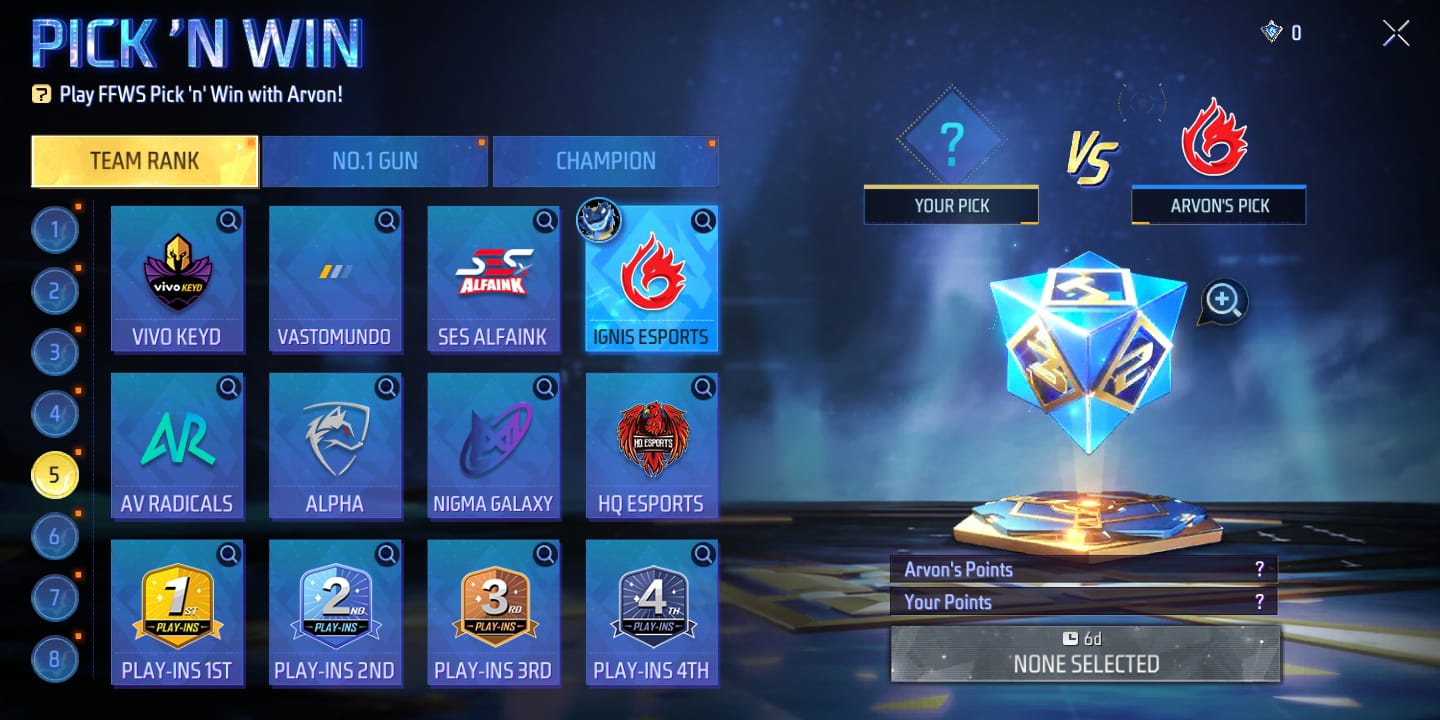Select the ALPHA team card
The width and height of the screenshot is (1440, 720).
click(335, 445)
